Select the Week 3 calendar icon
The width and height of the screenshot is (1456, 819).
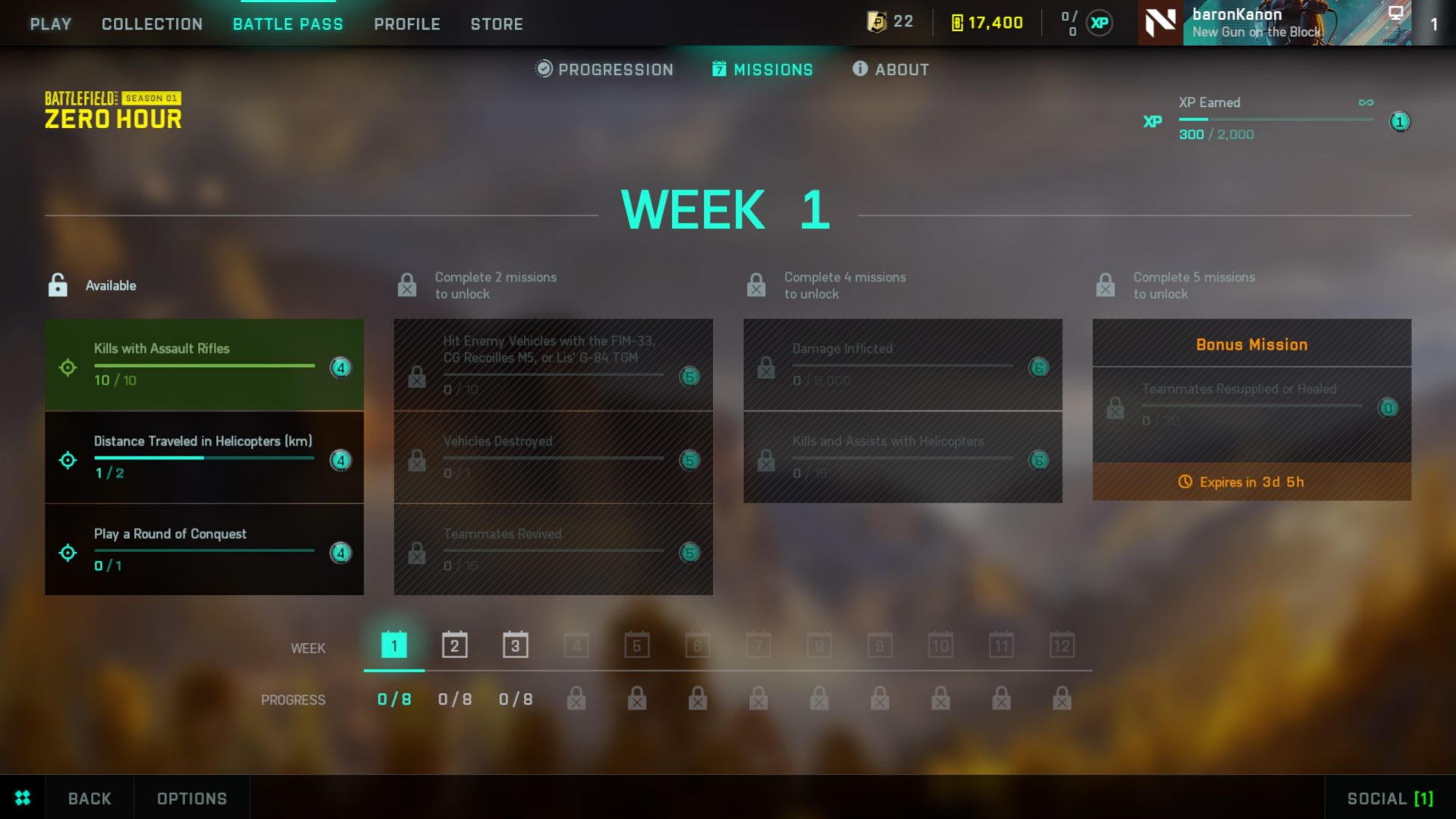pos(515,645)
